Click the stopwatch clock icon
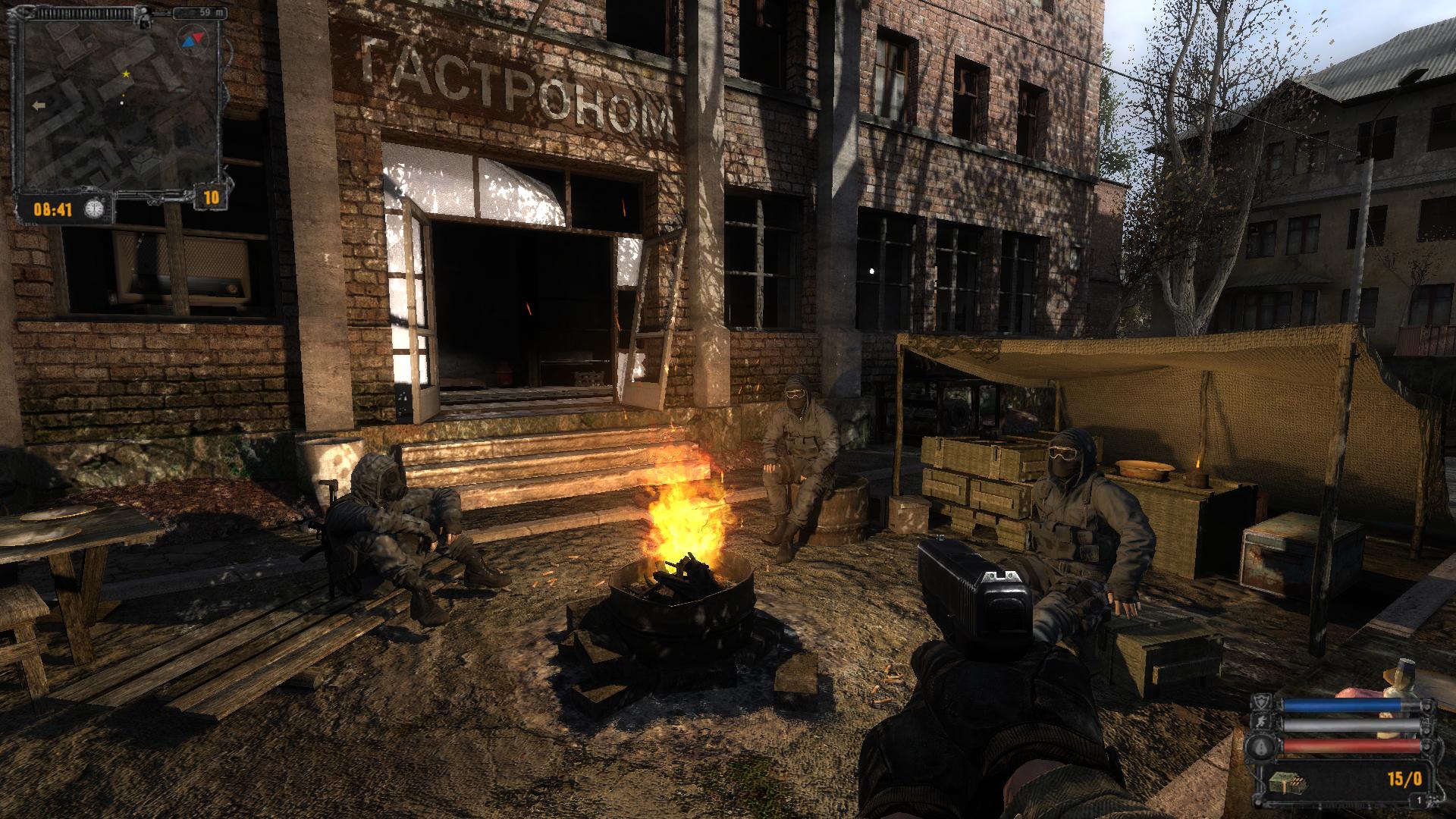The image size is (1456, 819). [94, 208]
